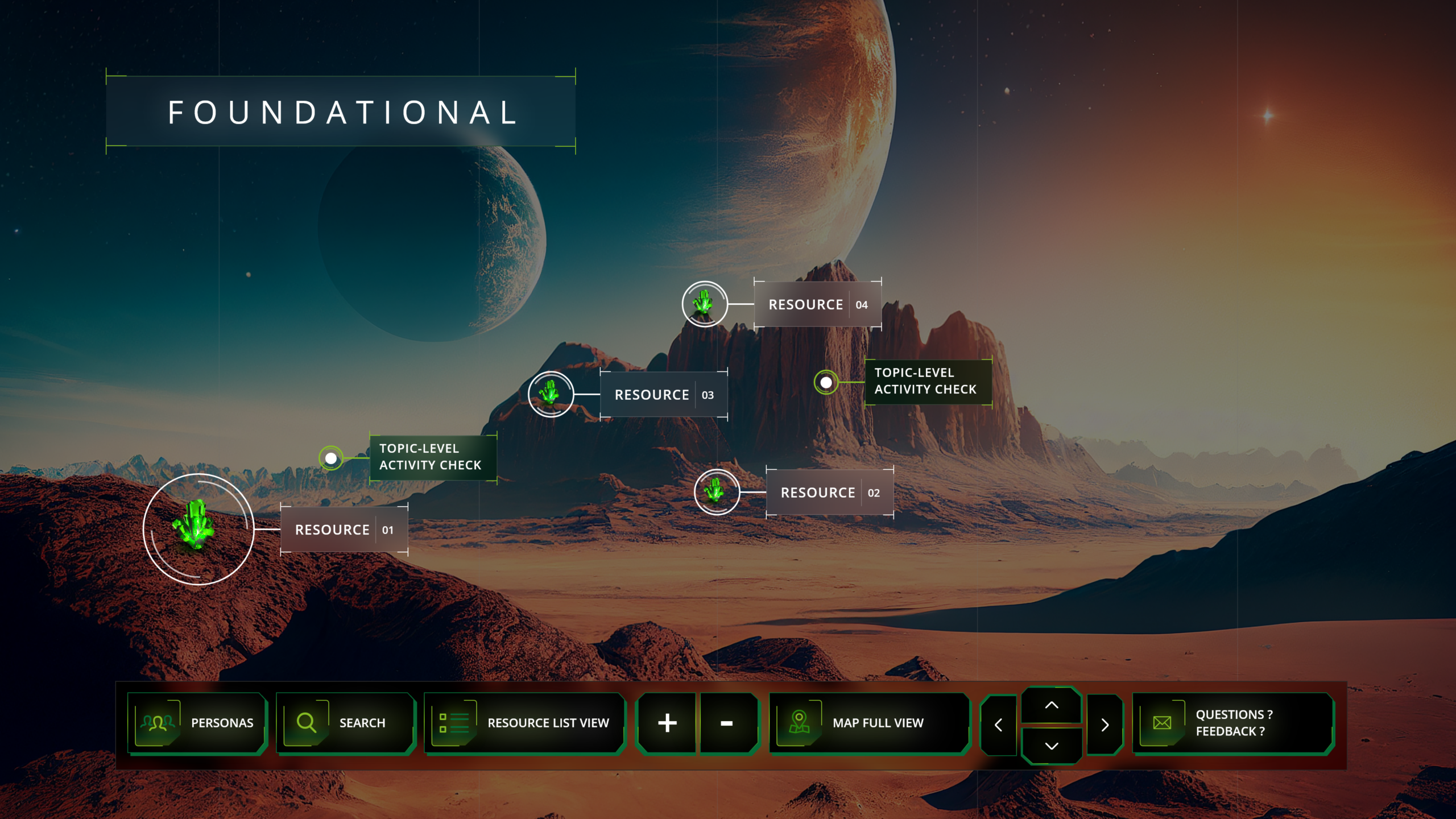The image size is (1456, 819).
Task: Click the crystal icon beside Resource 02
Action: click(717, 492)
